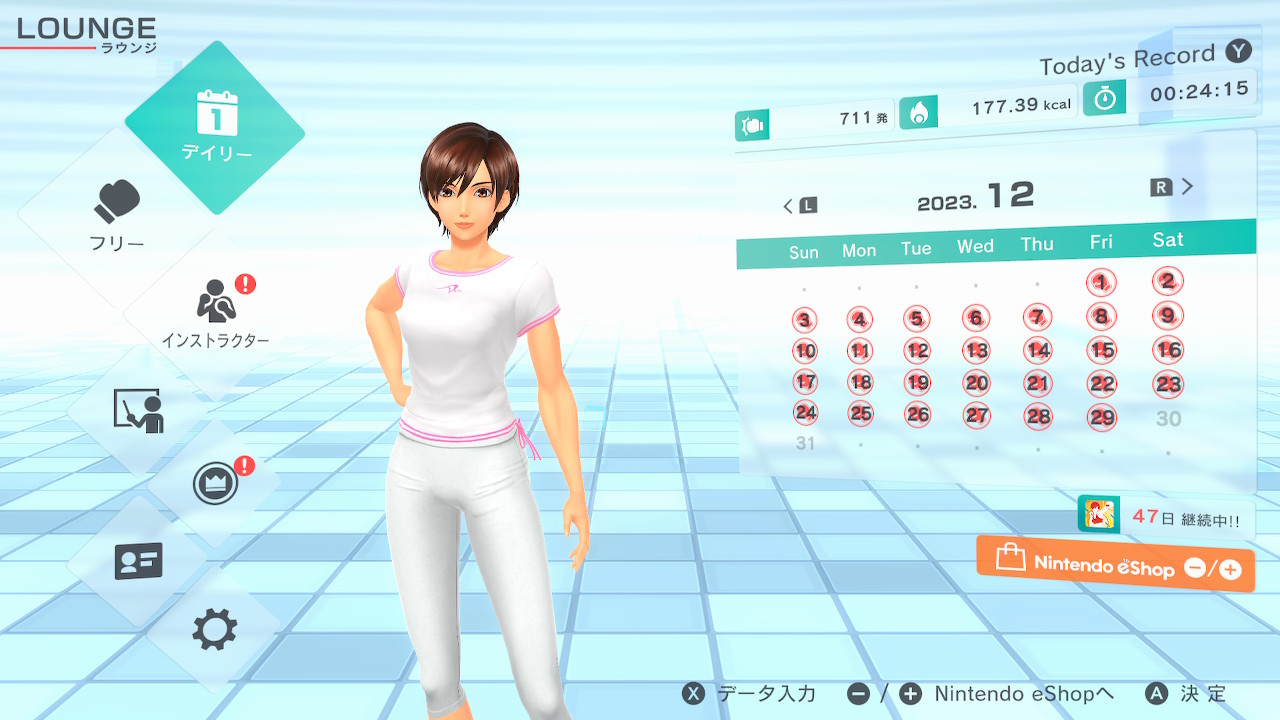The width and height of the screenshot is (1280, 720).
Task: Open the gear settings menu tile
Action: pos(215,630)
